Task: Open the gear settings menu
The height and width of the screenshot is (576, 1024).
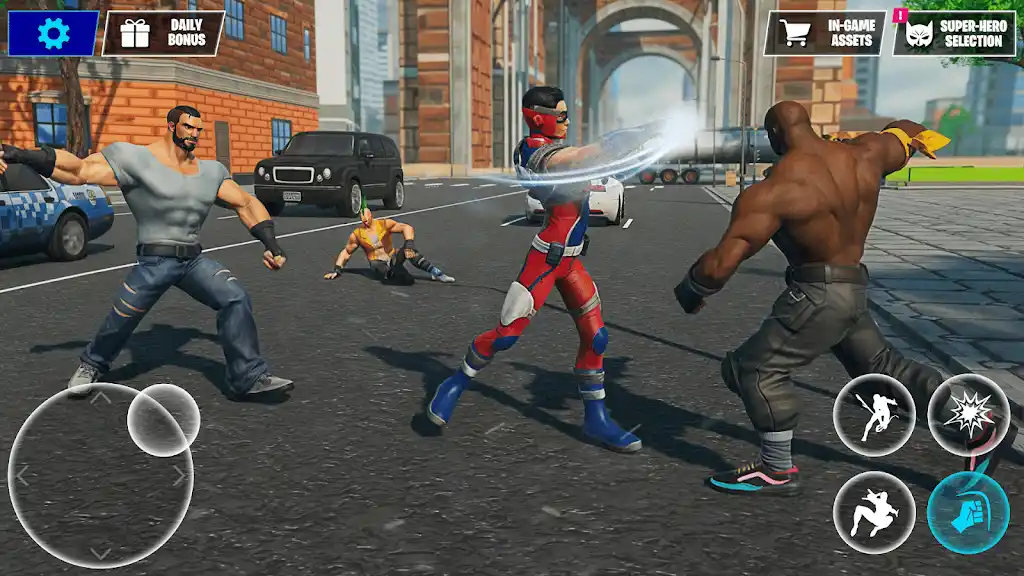Action: coord(53,33)
